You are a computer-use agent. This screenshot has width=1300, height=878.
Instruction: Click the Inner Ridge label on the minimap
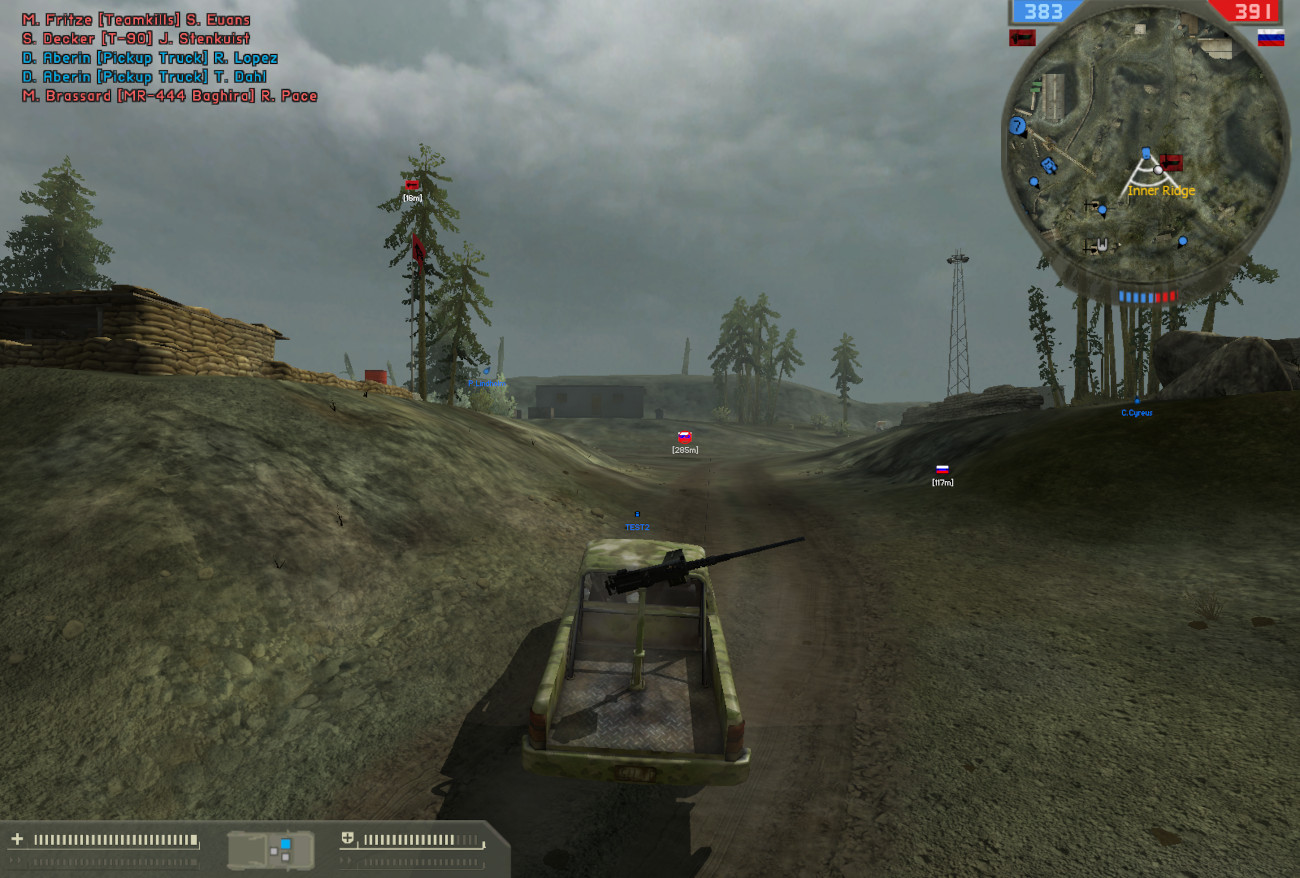(x=1161, y=190)
